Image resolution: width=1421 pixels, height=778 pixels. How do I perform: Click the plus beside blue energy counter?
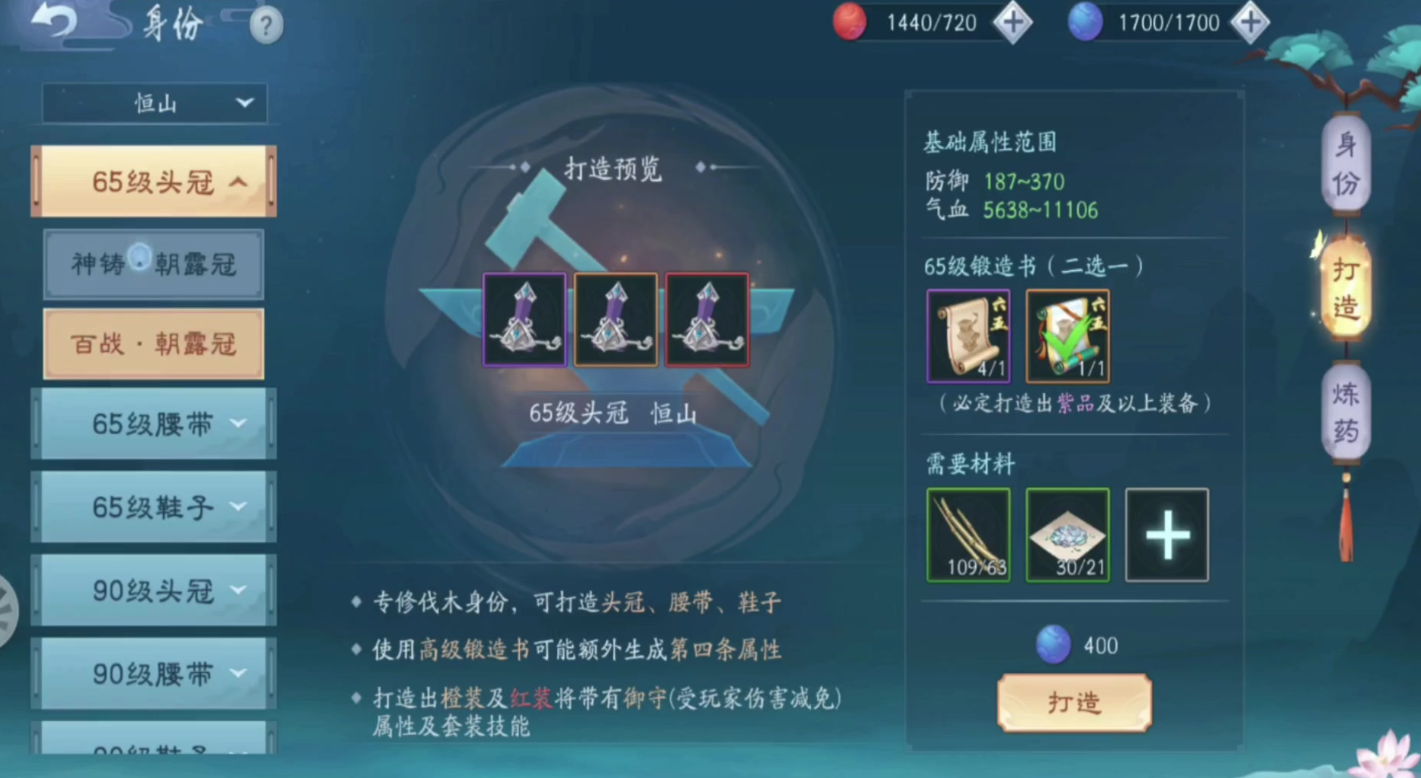pyautogui.click(x=1250, y=22)
